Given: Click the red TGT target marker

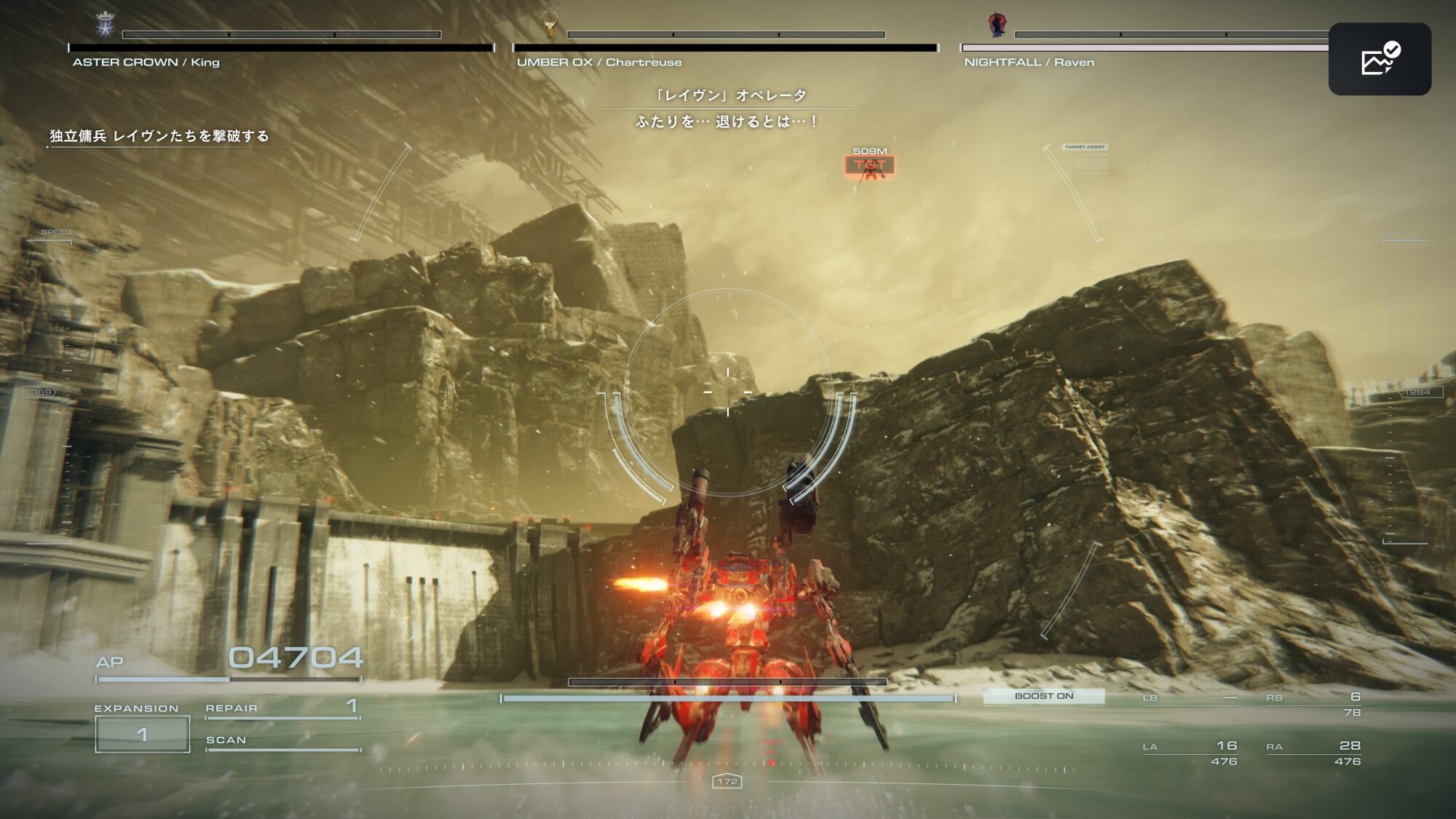Looking at the screenshot, I should [870, 165].
